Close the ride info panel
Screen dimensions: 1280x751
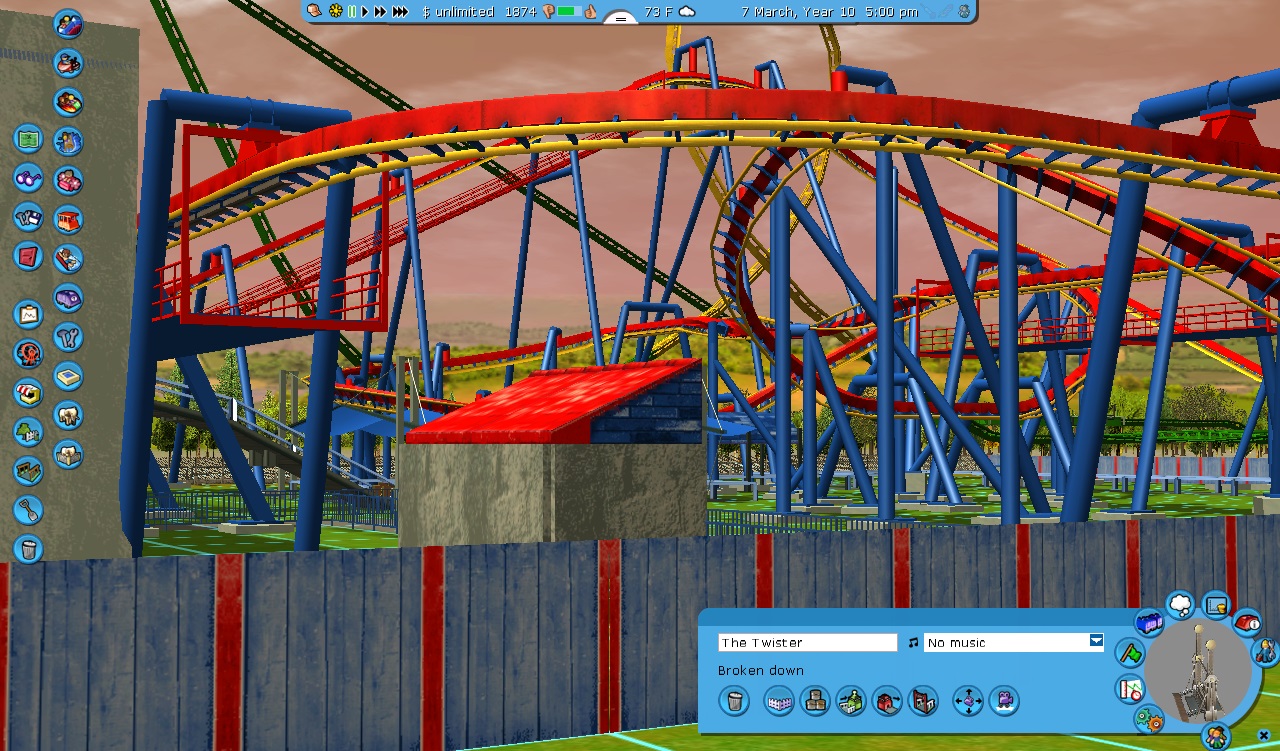point(1264,737)
